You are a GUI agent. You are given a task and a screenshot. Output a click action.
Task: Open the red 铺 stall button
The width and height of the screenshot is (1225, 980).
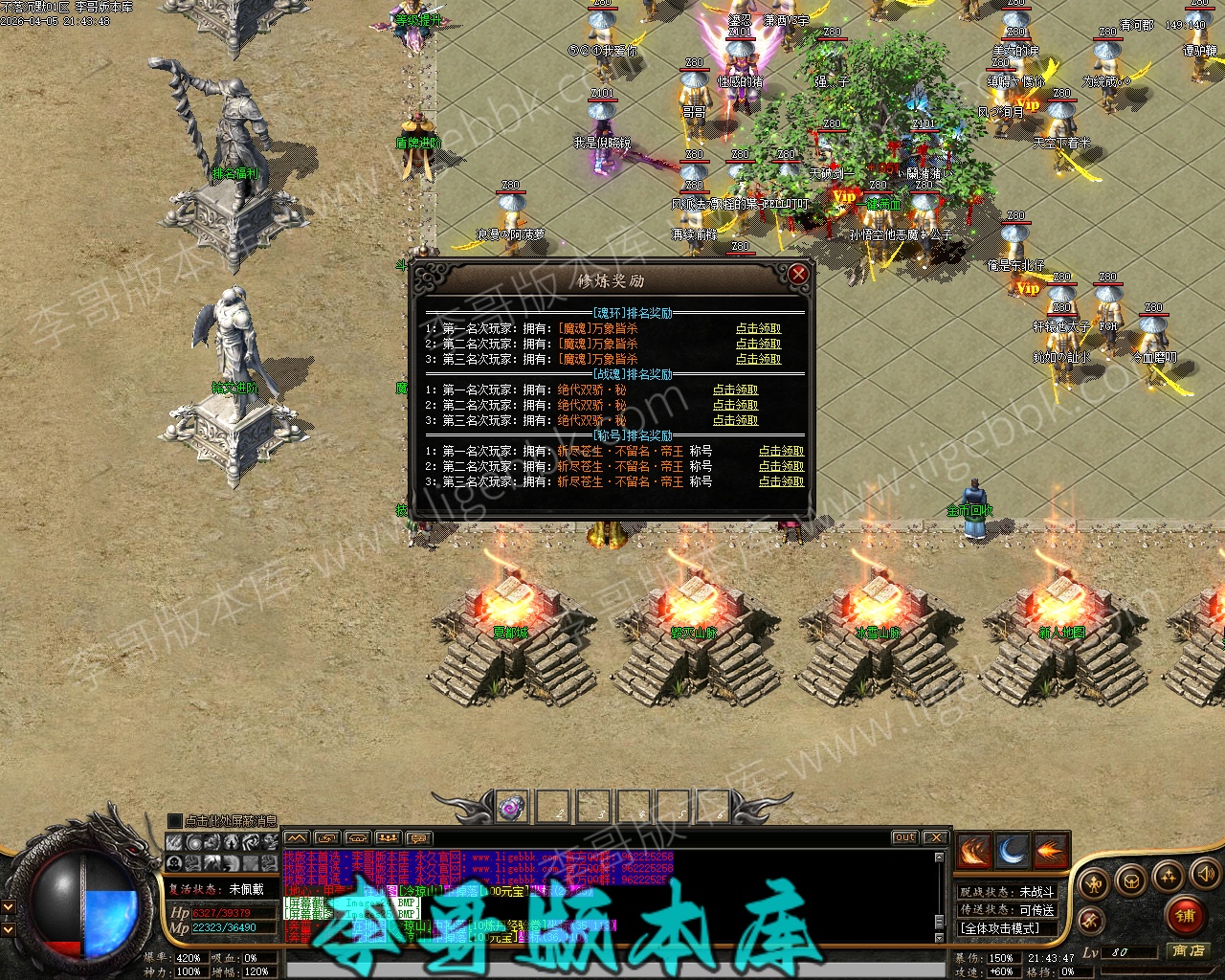(1185, 916)
